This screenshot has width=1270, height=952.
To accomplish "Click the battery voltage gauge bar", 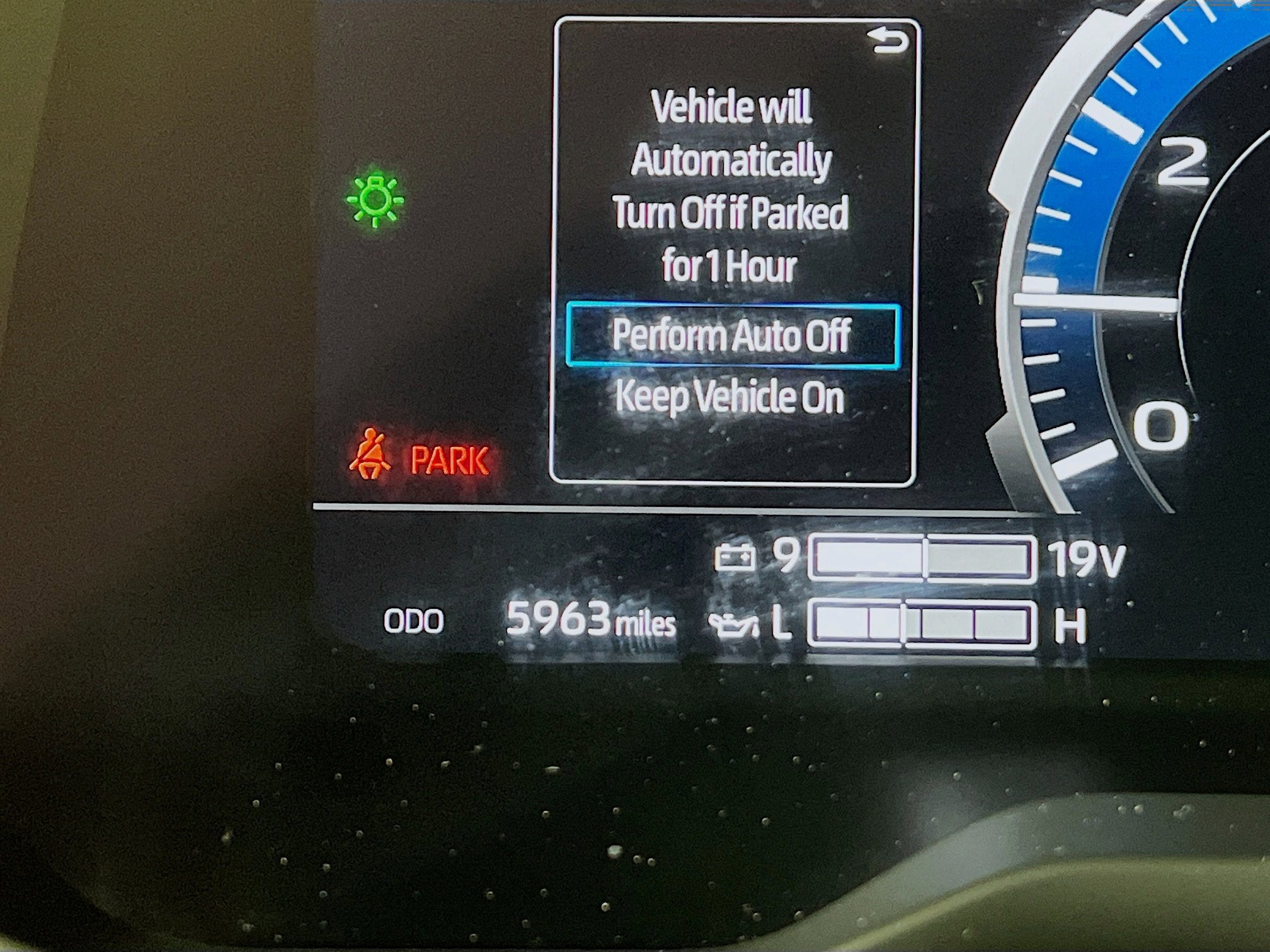I will pos(945,557).
